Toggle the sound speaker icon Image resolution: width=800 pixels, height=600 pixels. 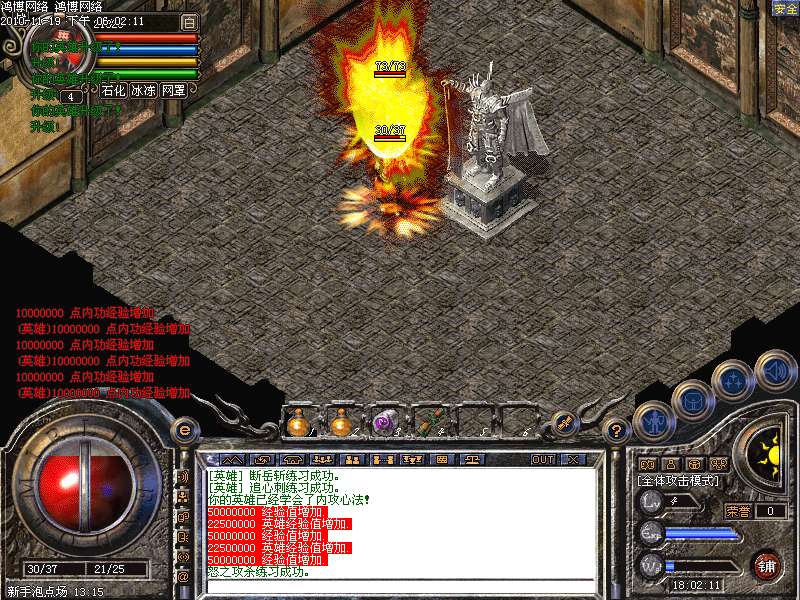point(775,370)
